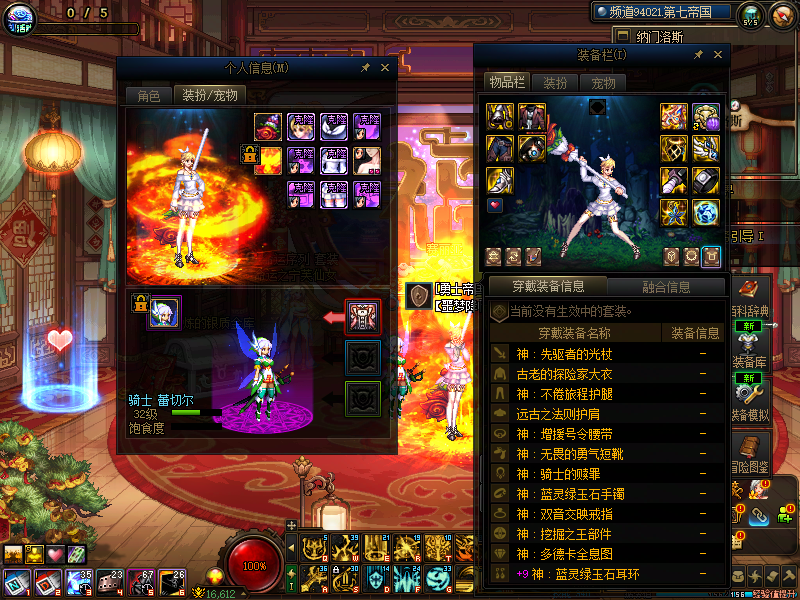Screen dimensions: 800x600
Task: Switch to the 装扮 tab in 装备栏
Action: point(555,83)
